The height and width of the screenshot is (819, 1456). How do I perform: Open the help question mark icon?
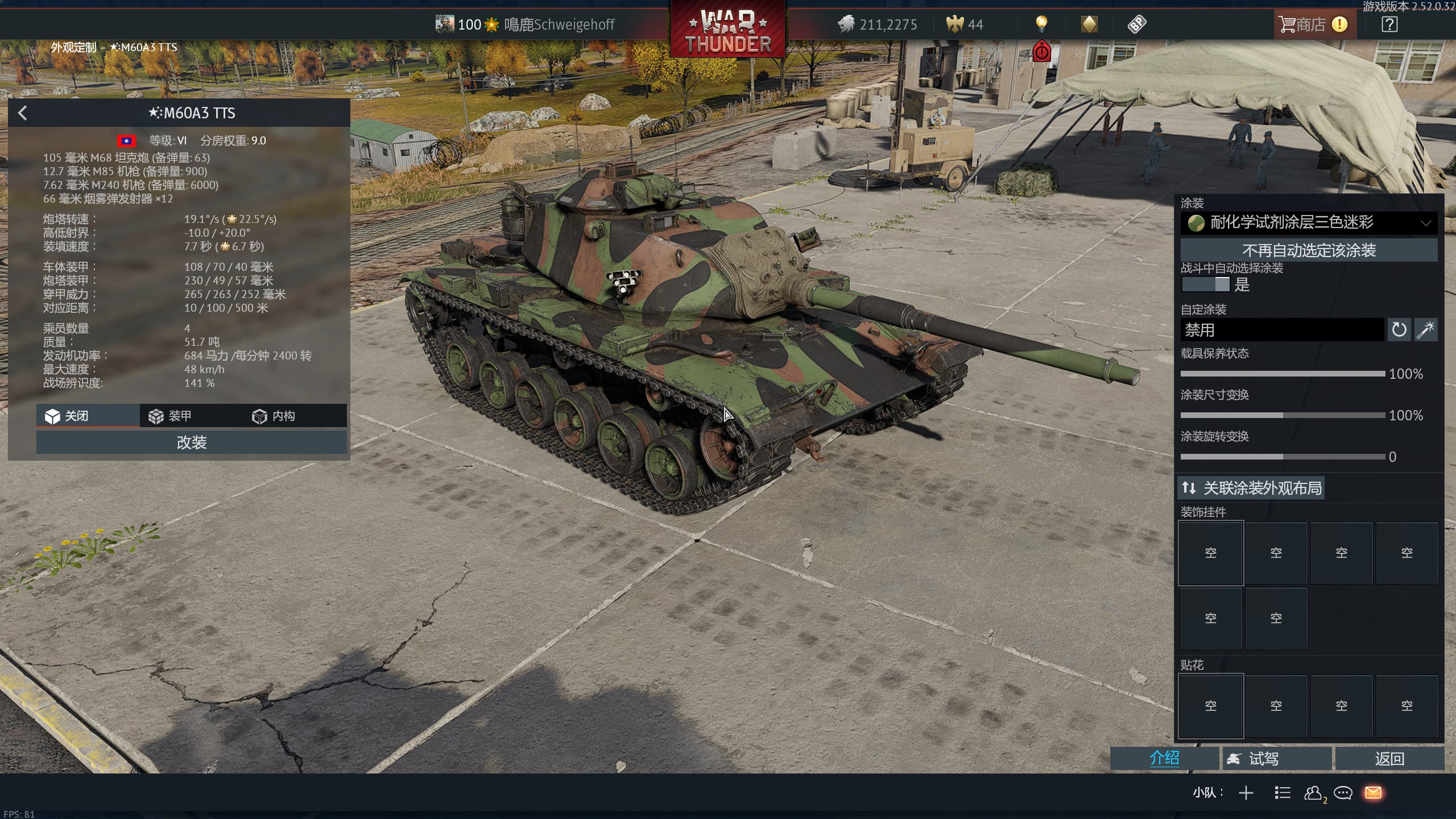coord(1389,24)
